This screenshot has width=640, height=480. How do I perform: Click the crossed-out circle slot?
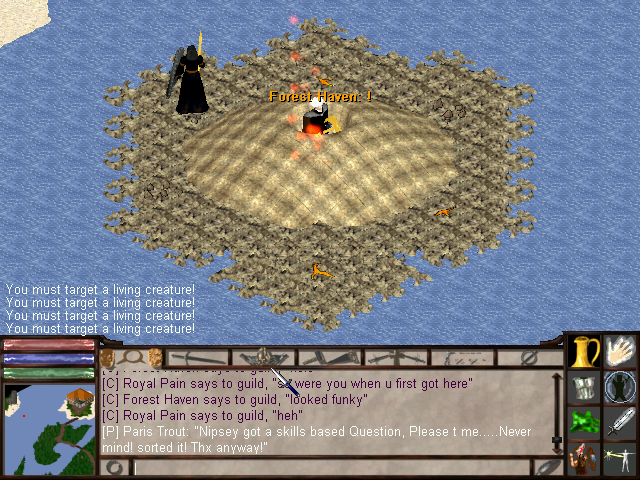[530, 357]
